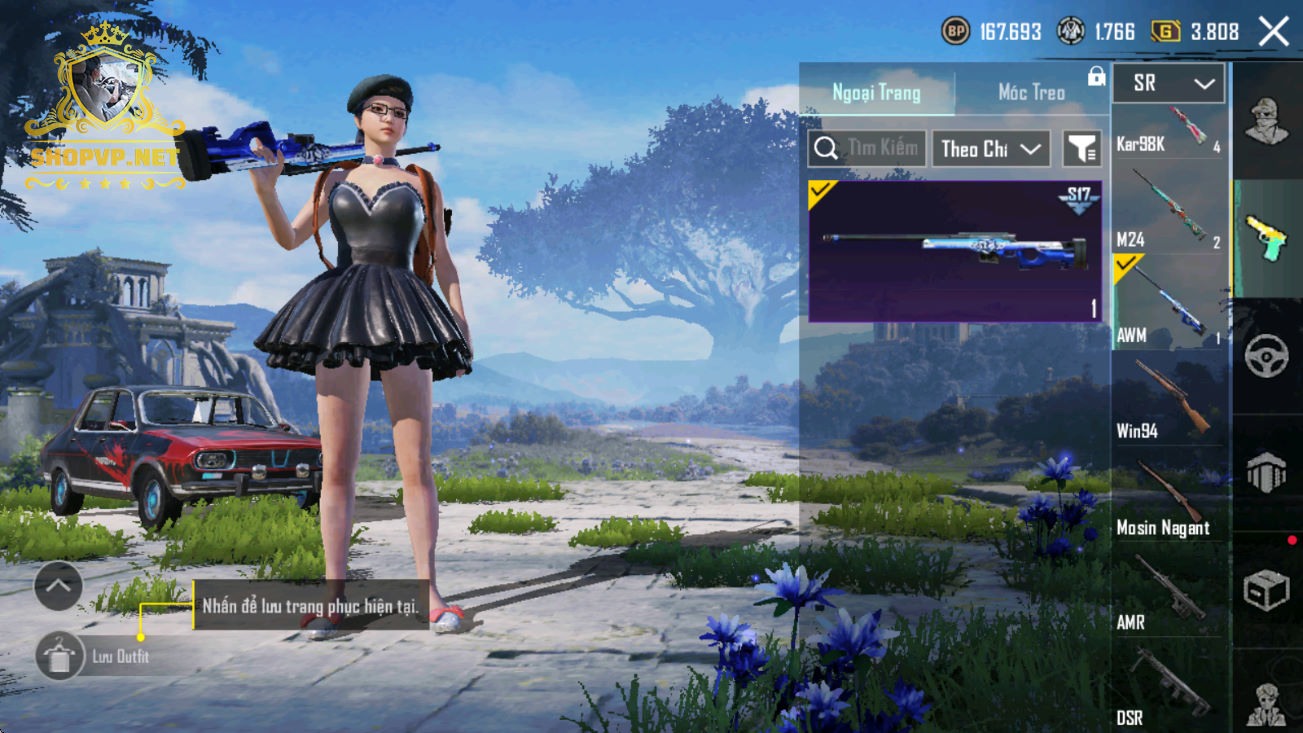Switch to the Ngoại Trang tab

876,93
